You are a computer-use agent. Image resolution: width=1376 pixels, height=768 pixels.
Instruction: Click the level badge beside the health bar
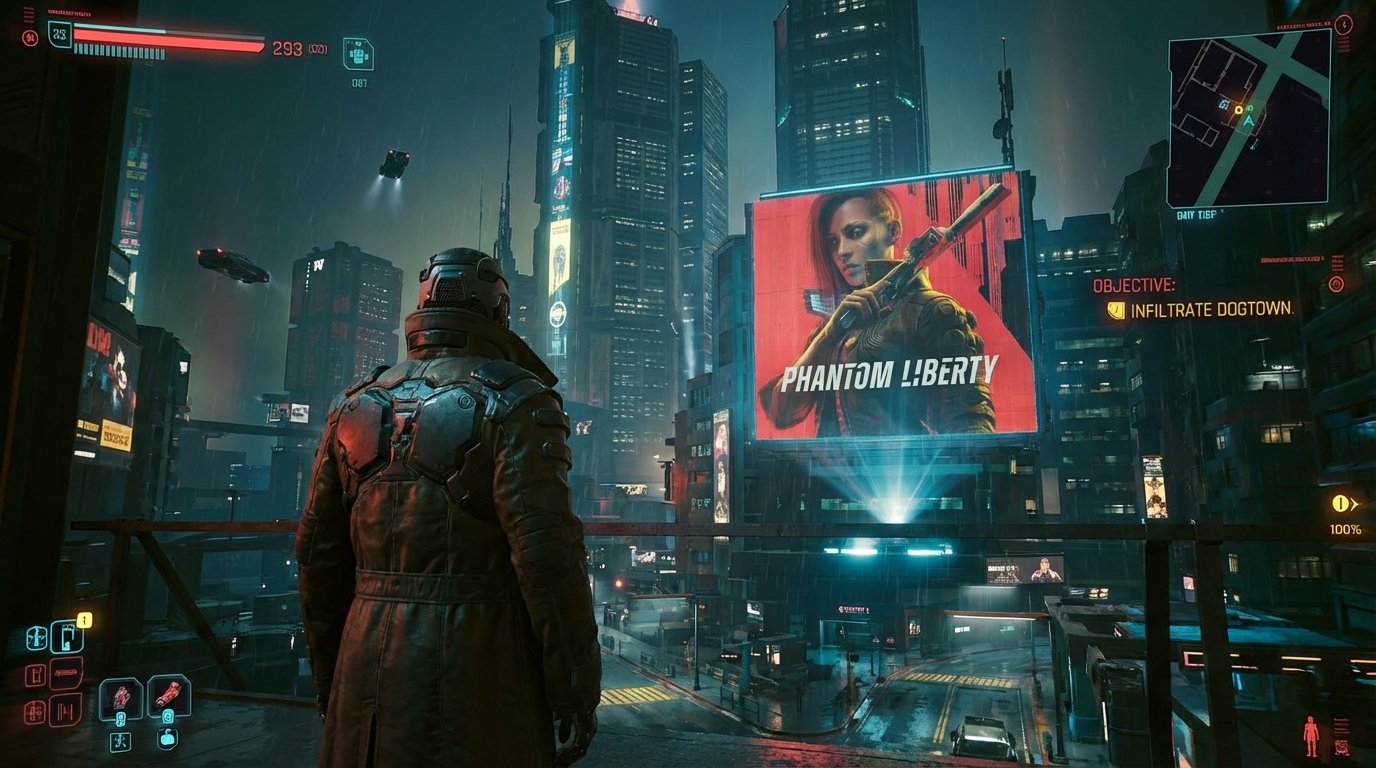tap(60, 33)
